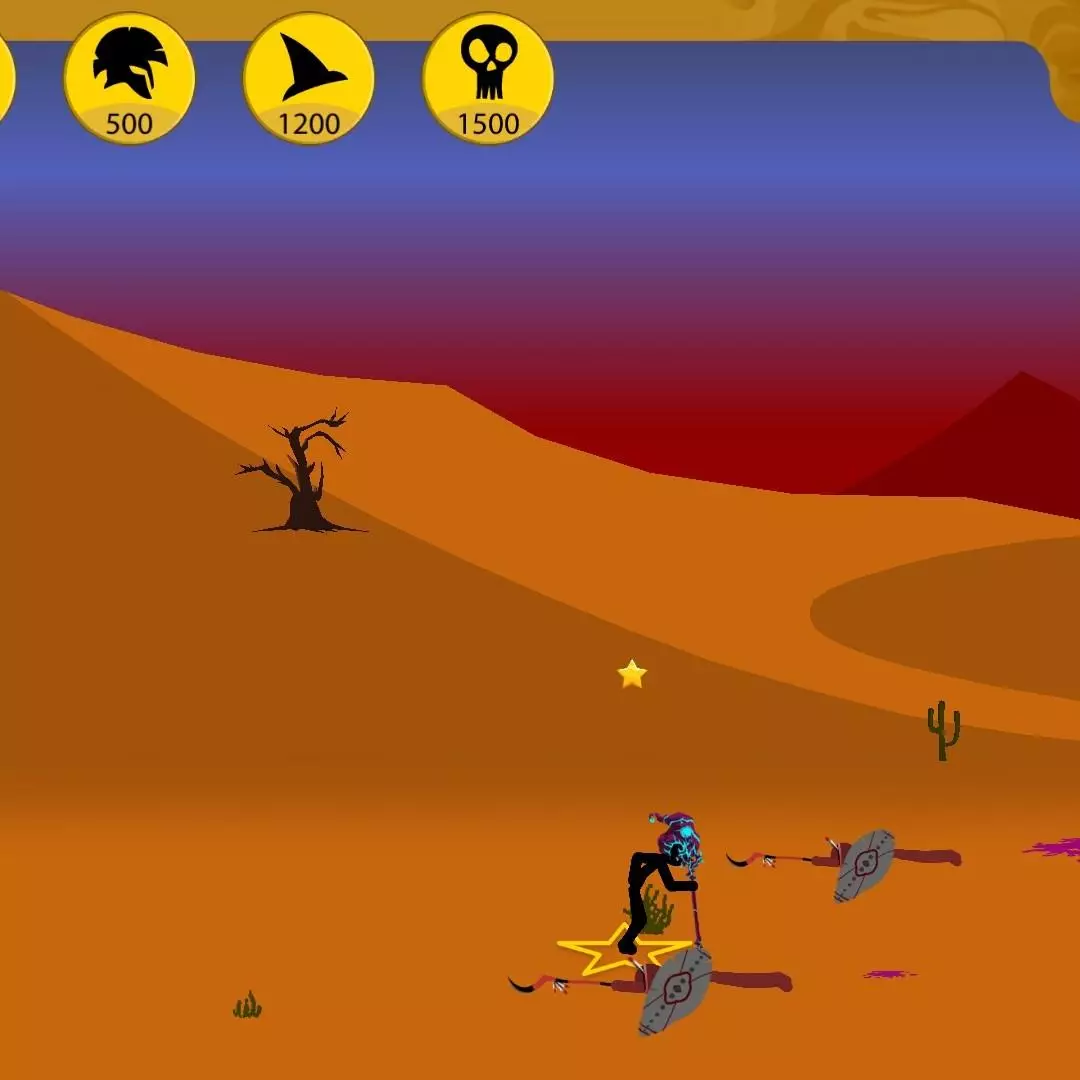1080x1080 pixels.
Task: Train the wizard hat unit costing 1200
Action: 308,79
